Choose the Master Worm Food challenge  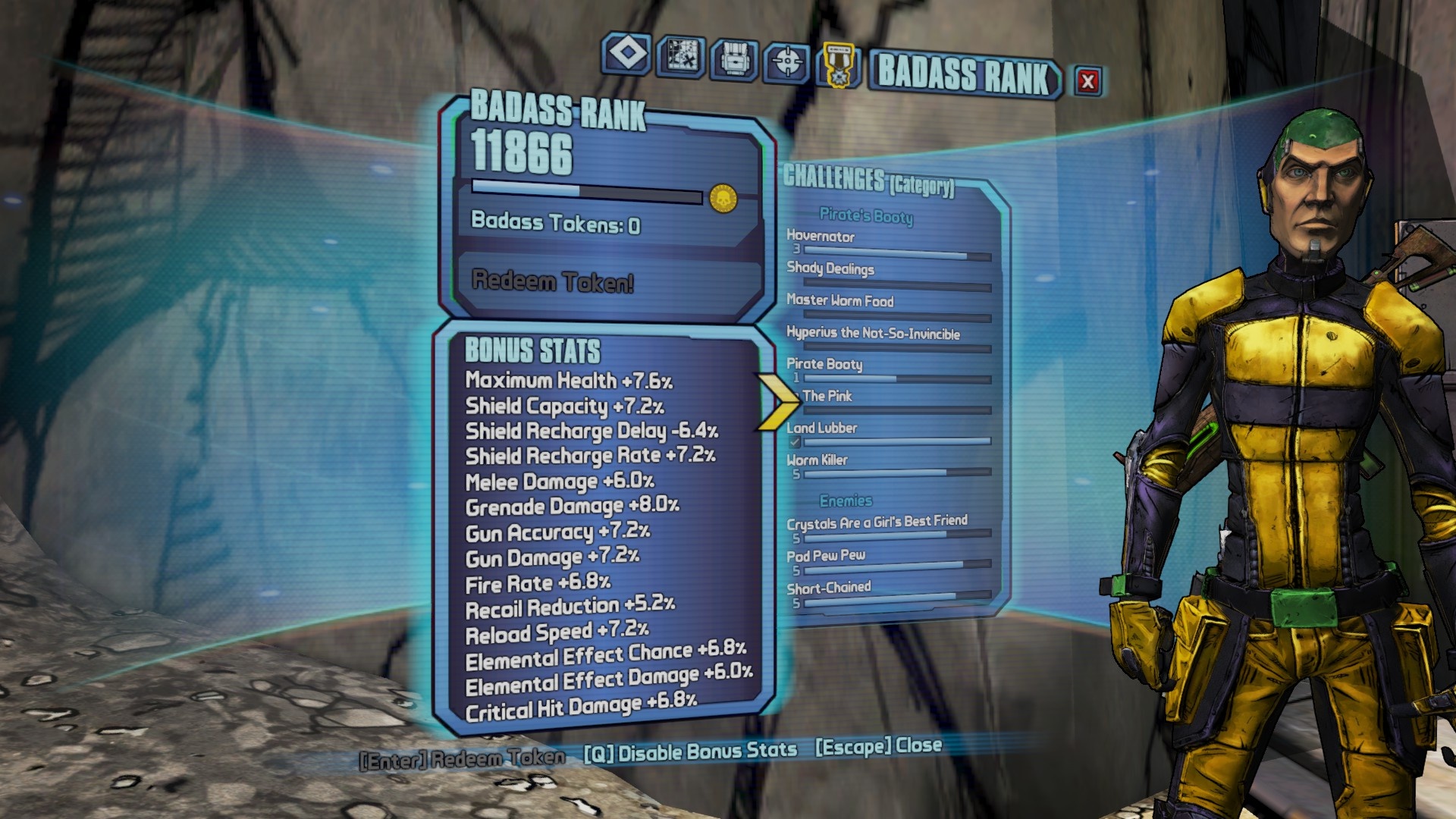tap(887, 306)
